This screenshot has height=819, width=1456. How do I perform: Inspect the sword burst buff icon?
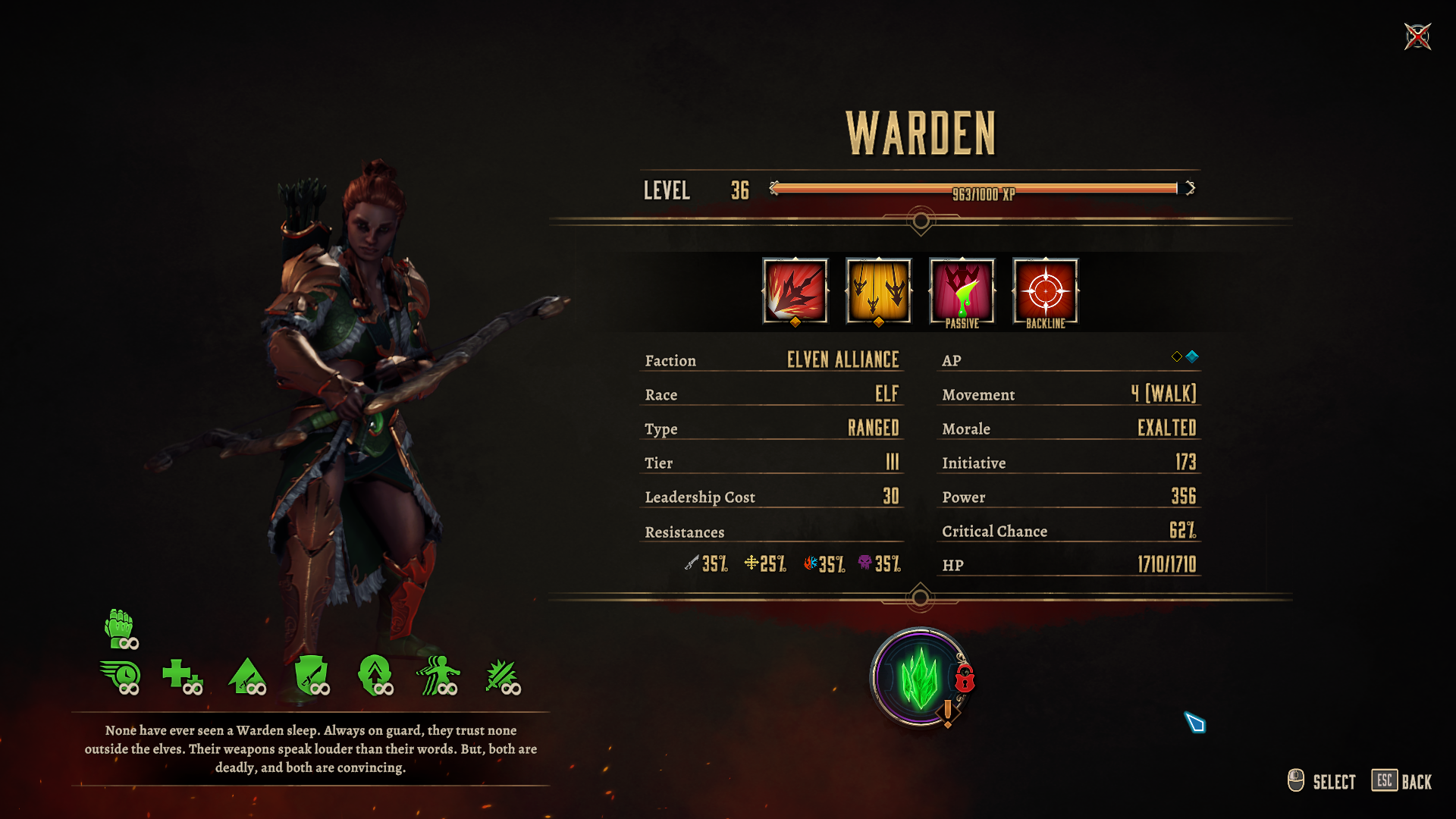[502, 675]
